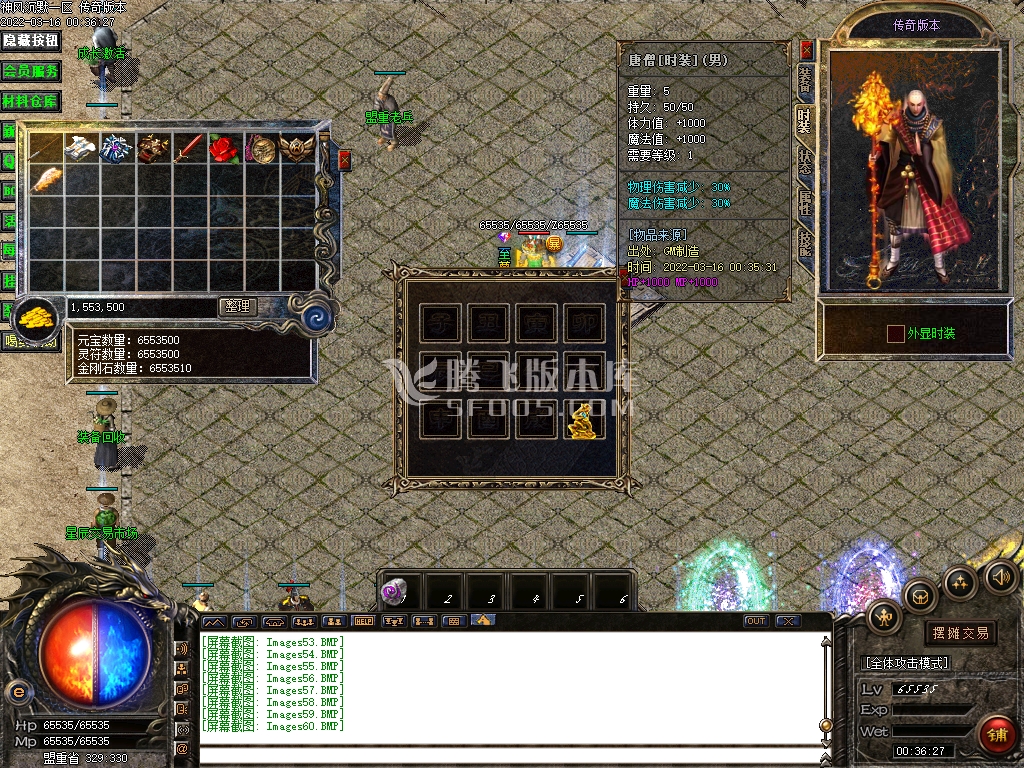Switch to the 状态 status tab
This screenshot has height=768, width=1024.
click(x=805, y=163)
